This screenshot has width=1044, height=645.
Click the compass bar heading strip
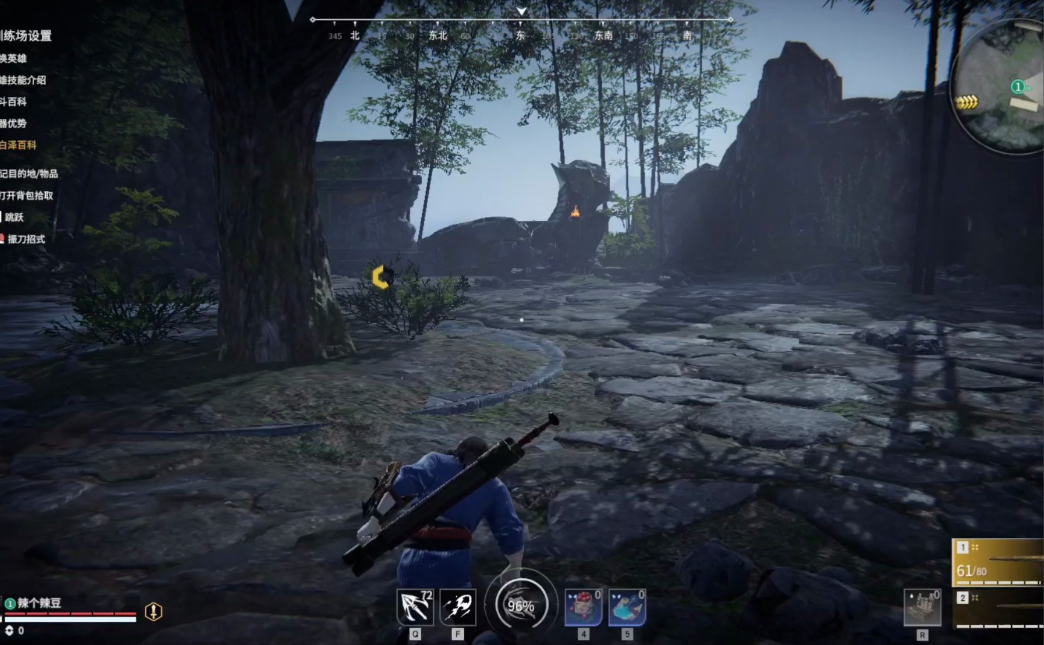click(520, 20)
